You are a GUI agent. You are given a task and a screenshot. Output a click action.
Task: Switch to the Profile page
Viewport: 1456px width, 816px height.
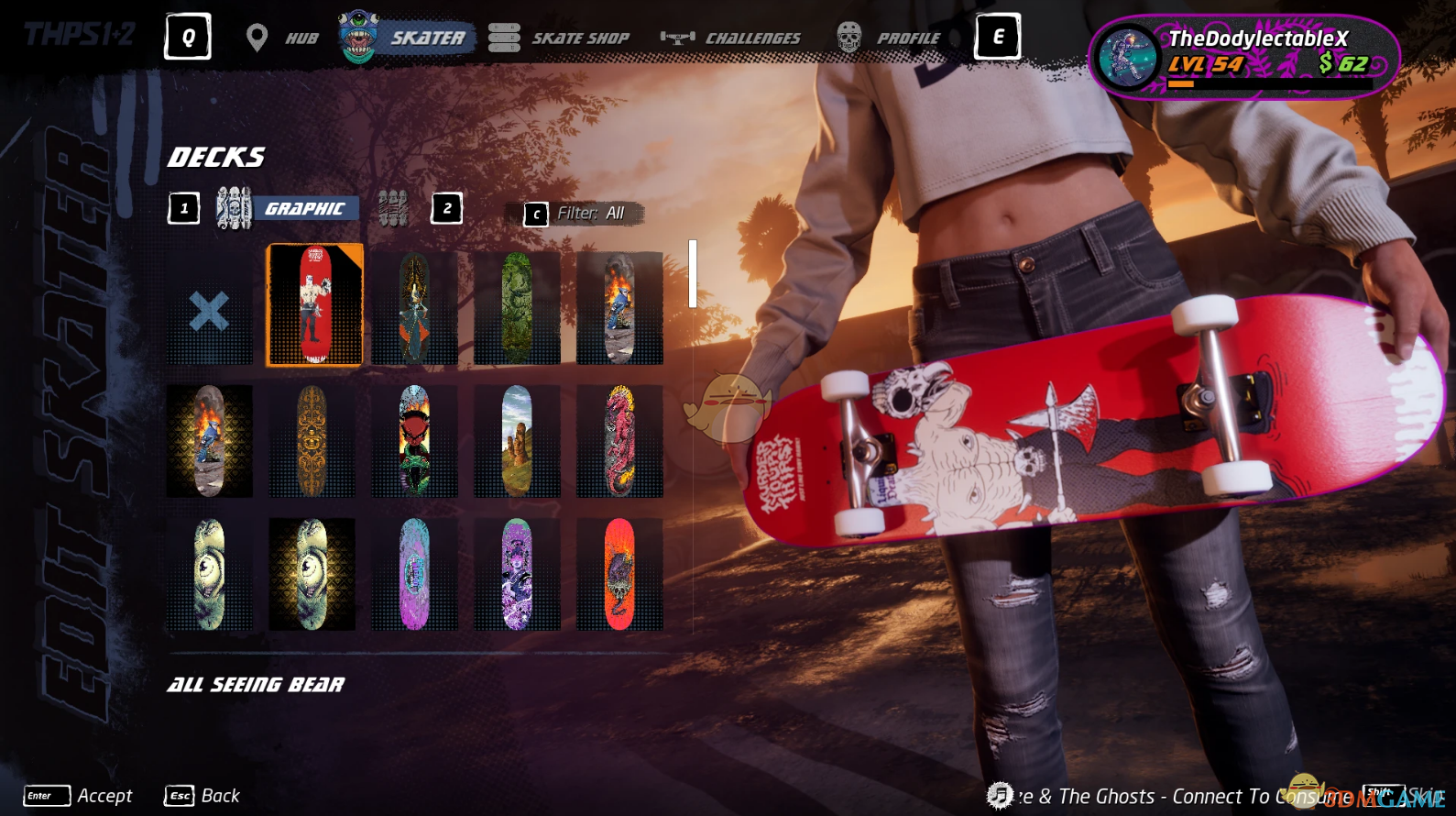[x=891, y=38]
